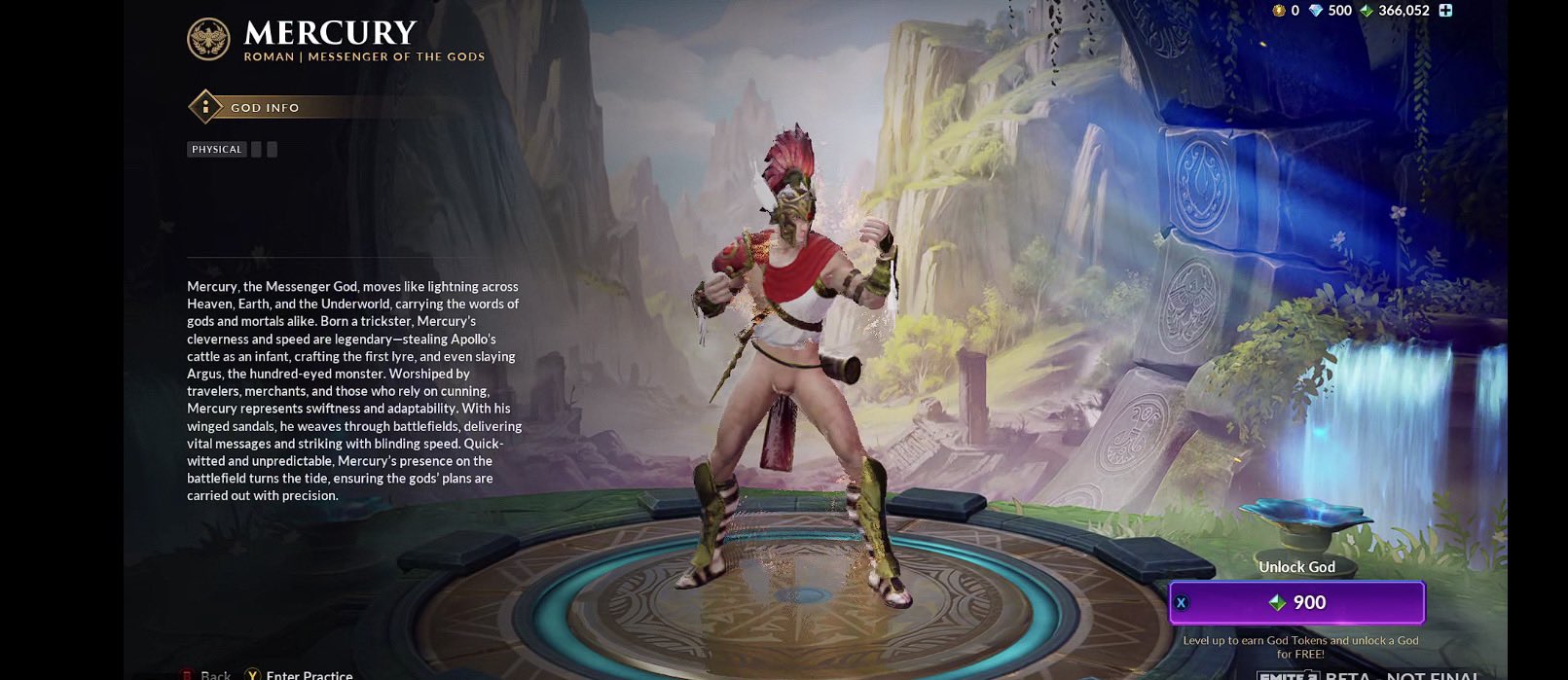Select the Physical damage tag
Image resolution: width=1568 pixels, height=680 pixels.
(x=216, y=150)
